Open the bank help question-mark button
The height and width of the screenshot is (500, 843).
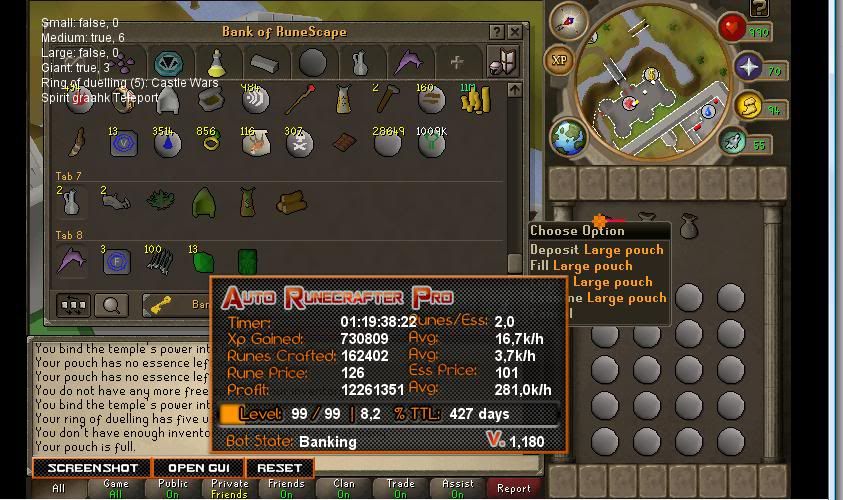click(x=497, y=32)
